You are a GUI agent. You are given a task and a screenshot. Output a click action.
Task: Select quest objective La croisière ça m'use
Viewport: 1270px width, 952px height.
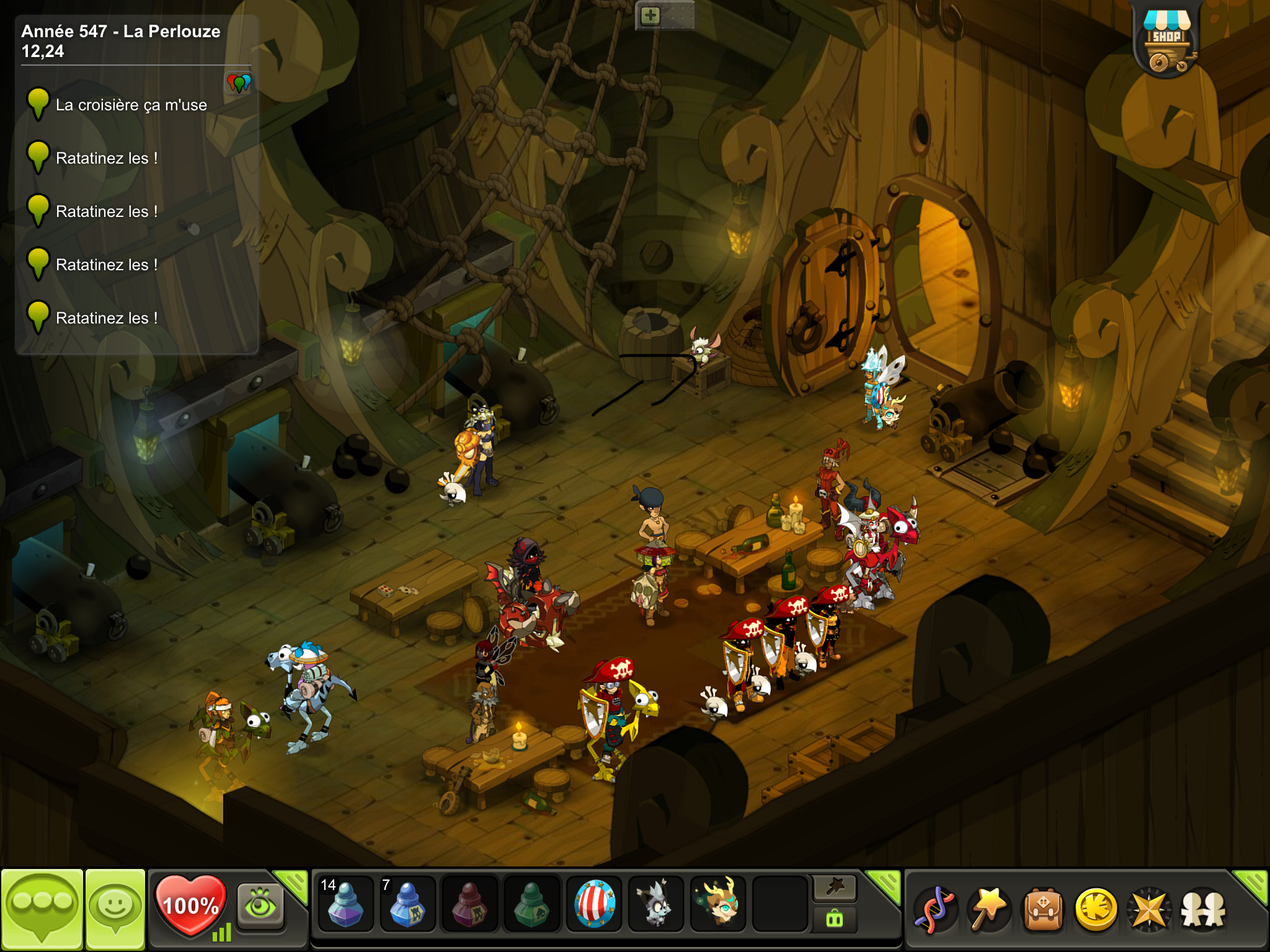point(131,105)
